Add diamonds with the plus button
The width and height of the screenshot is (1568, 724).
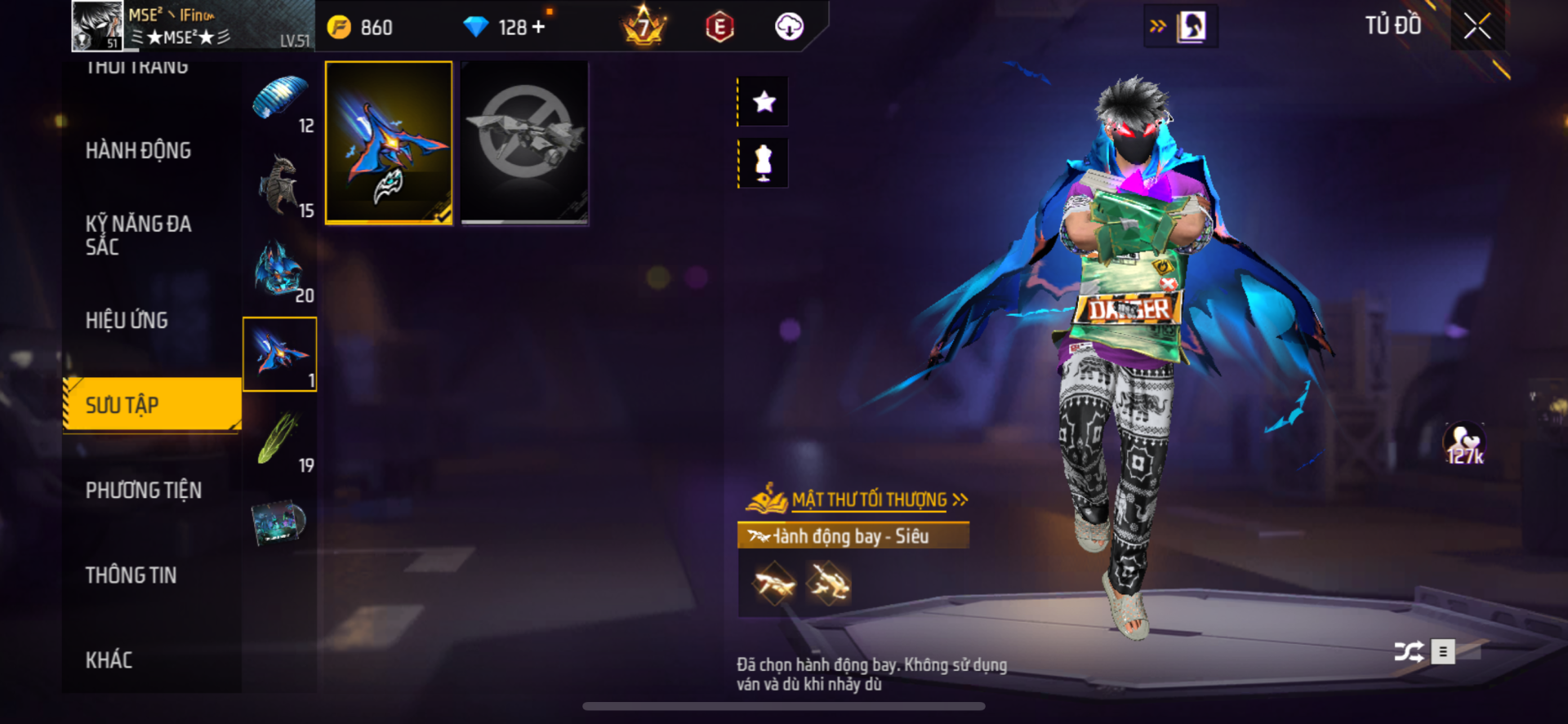(x=538, y=27)
